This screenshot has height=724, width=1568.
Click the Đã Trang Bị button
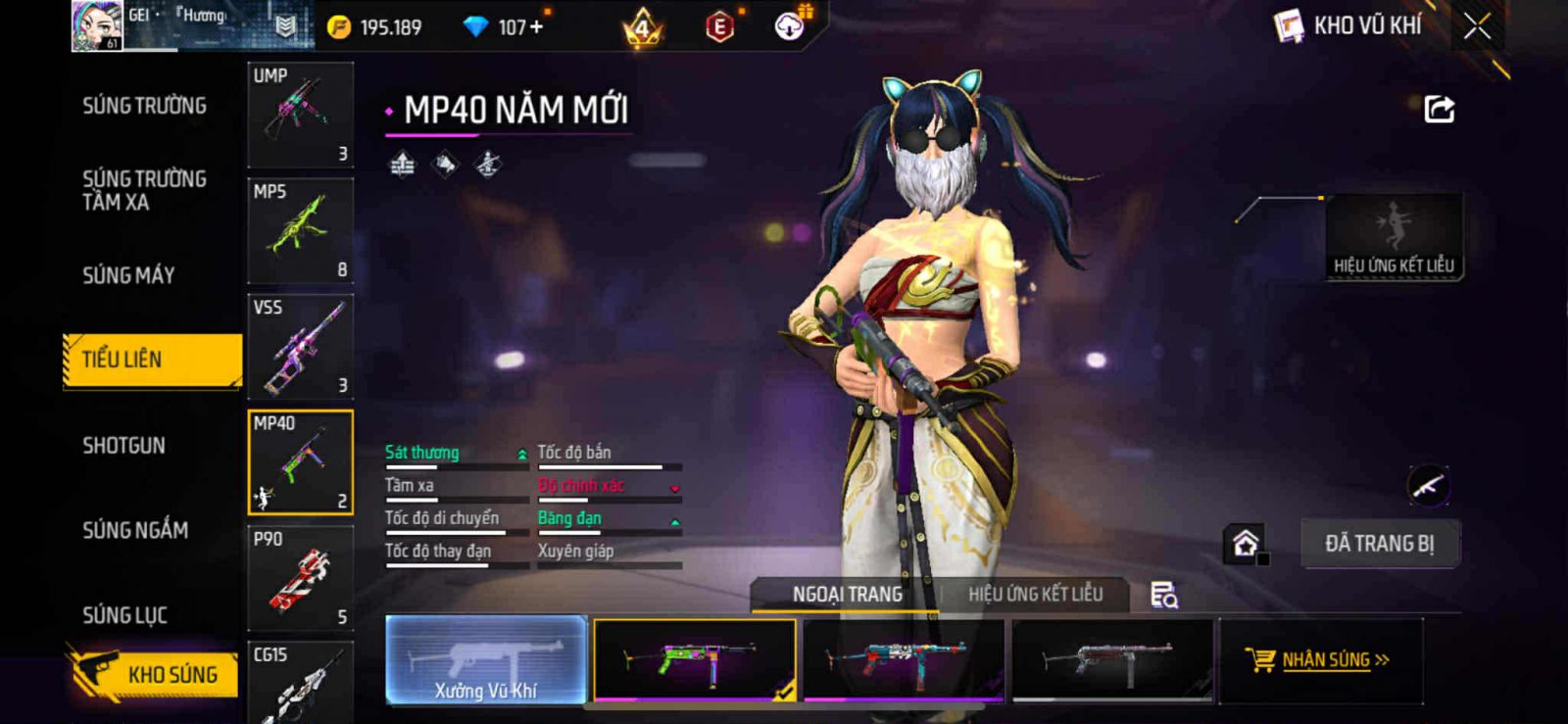[1379, 544]
